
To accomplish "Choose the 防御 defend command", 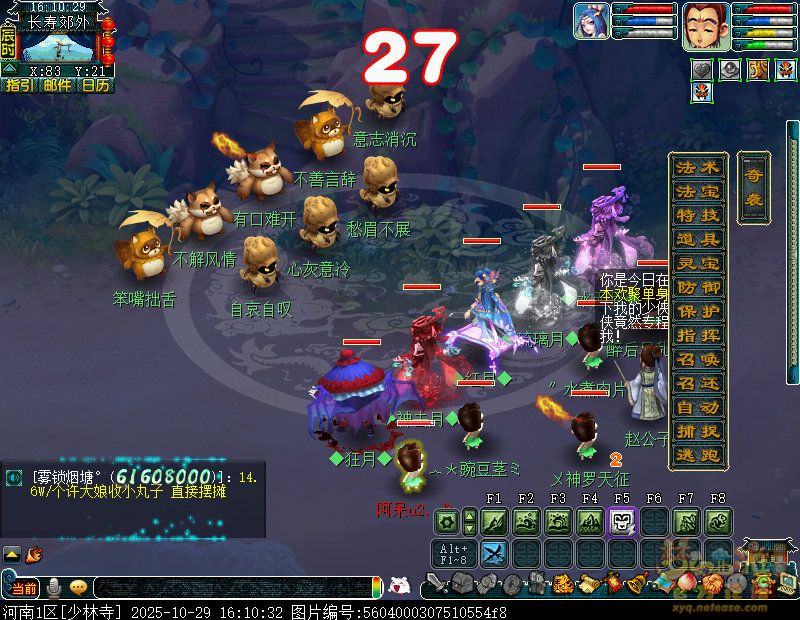I will point(697,288).
